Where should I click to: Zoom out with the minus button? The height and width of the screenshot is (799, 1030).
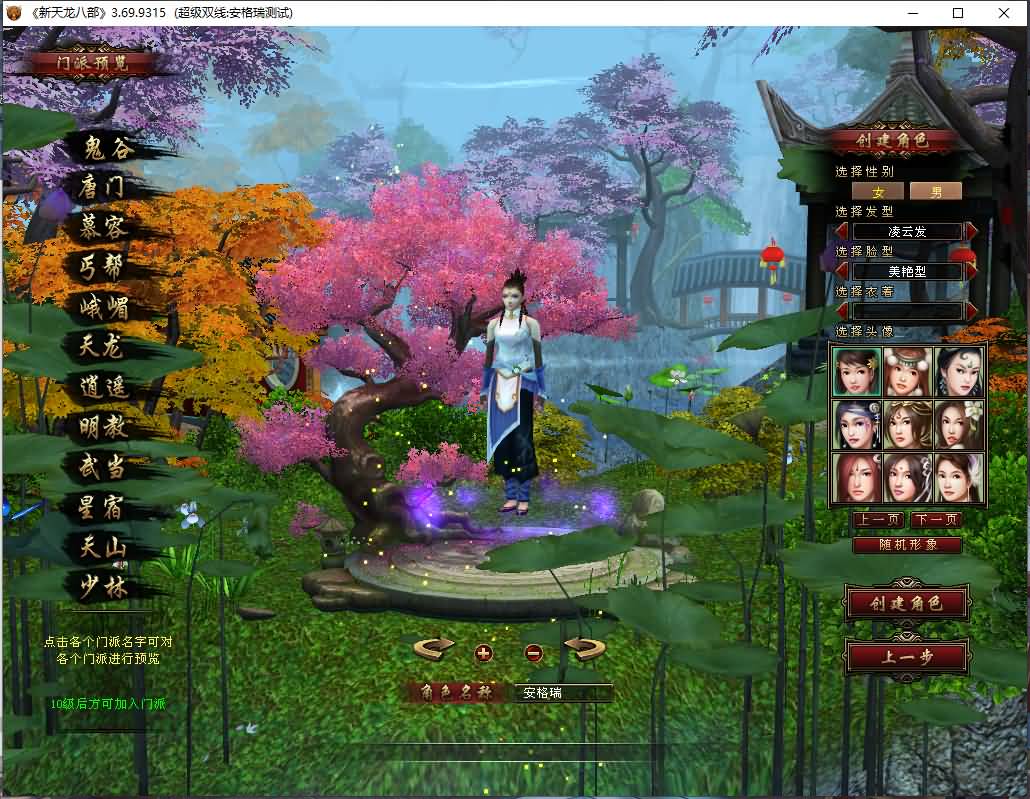[x=533, y=653]
